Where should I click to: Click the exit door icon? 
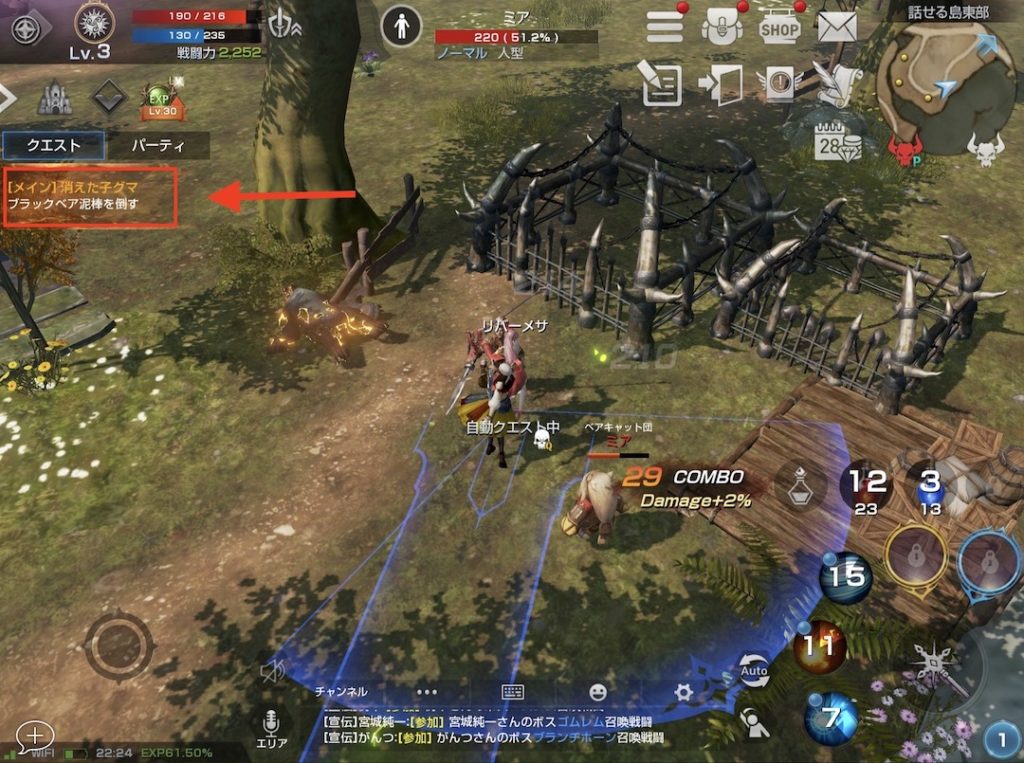point(721,84)
